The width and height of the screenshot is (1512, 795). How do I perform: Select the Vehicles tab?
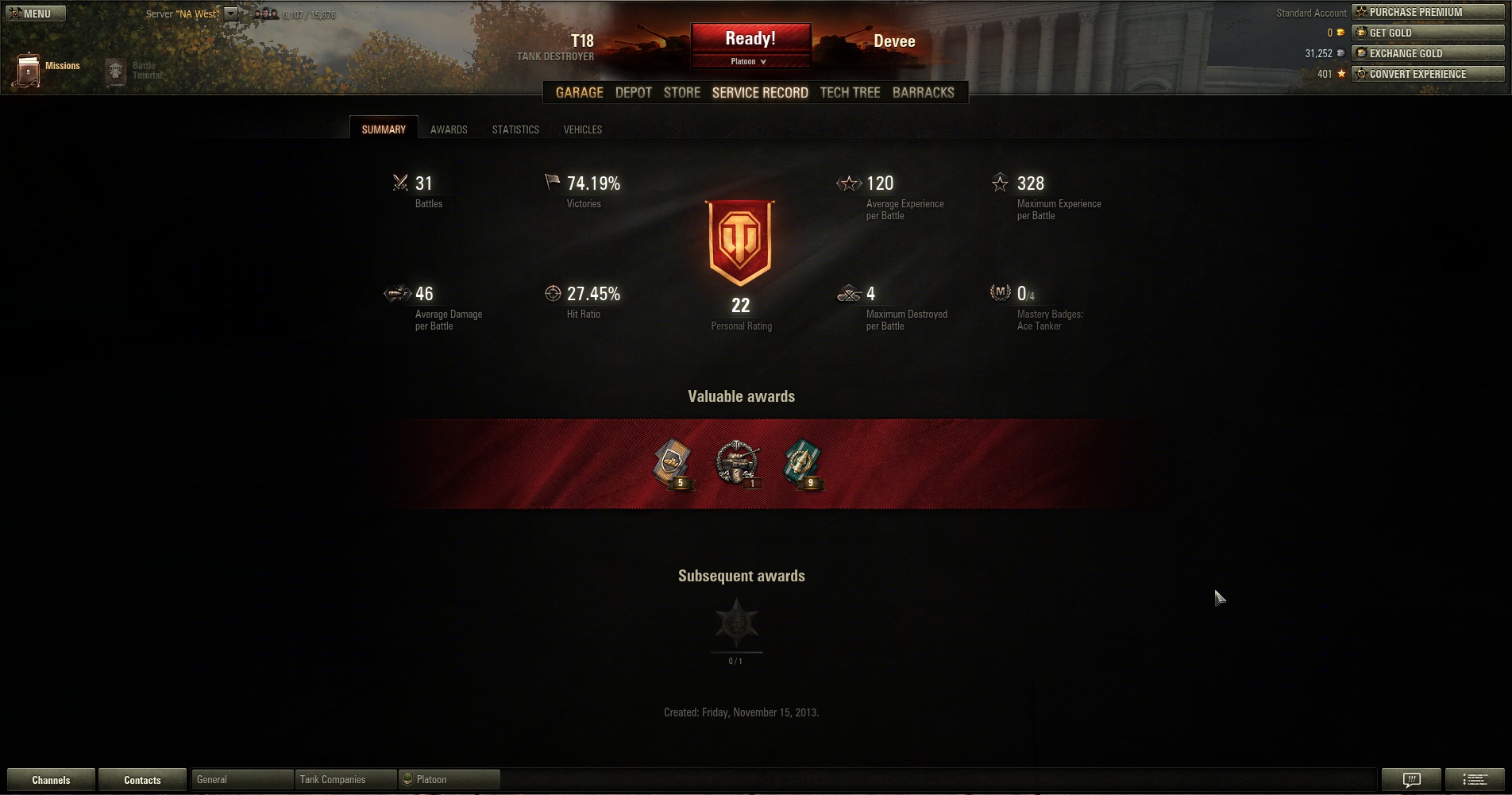tap(582, 129)
